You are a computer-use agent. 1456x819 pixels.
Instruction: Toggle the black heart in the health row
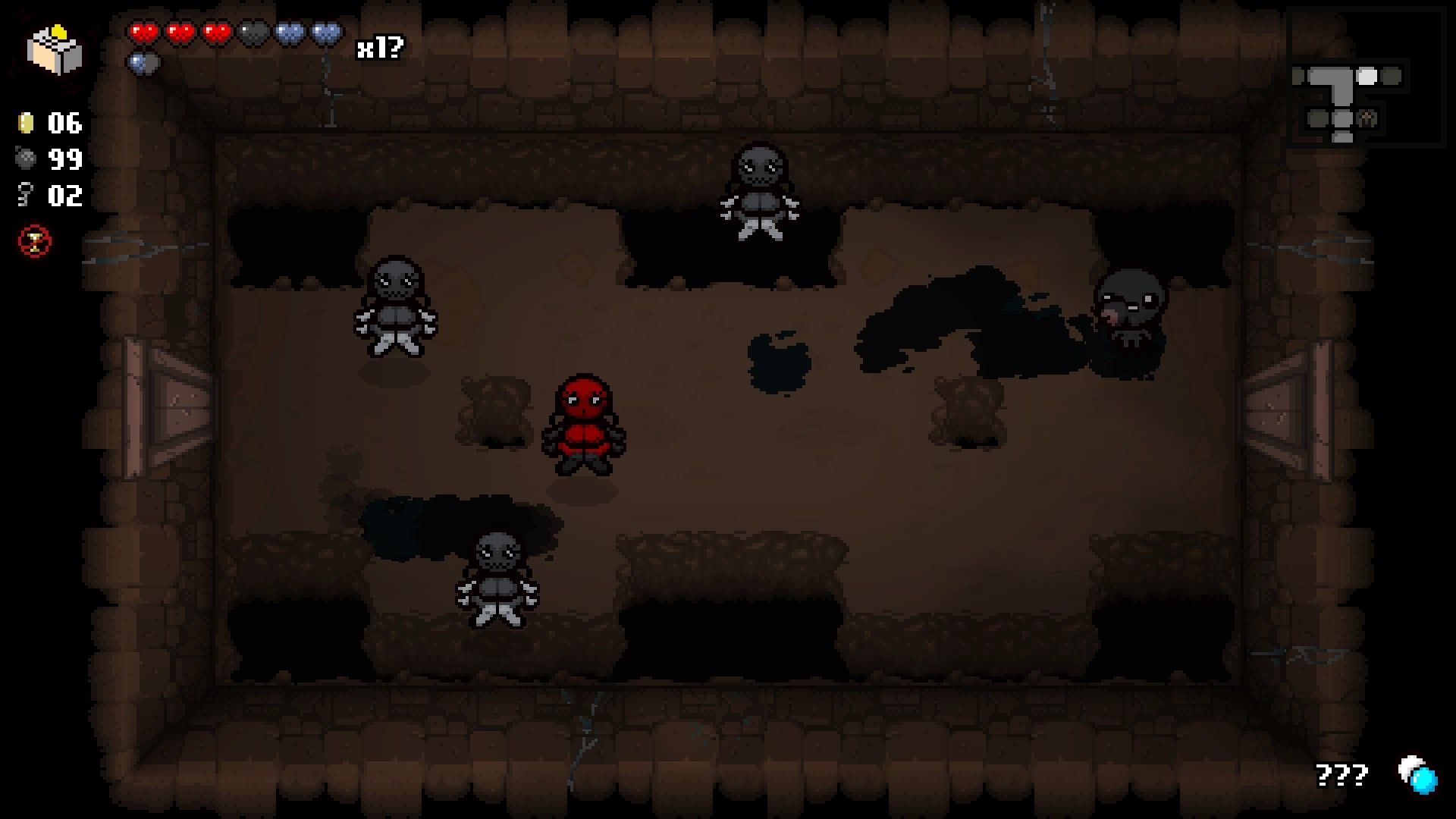pyautogui.click(x=253, y=33)
